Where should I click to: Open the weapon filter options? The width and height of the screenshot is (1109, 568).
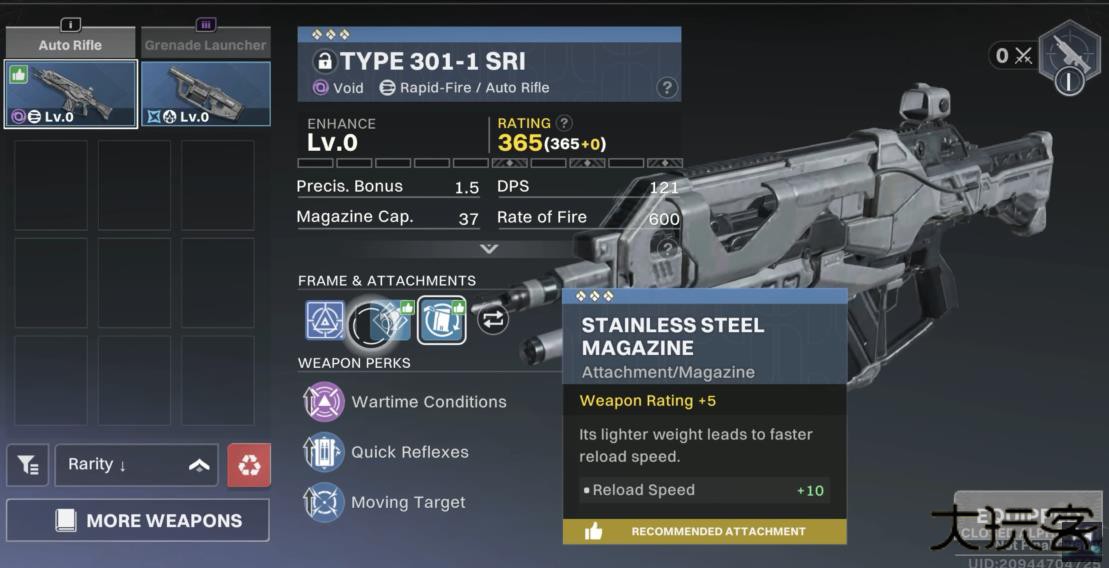(28, 465)
